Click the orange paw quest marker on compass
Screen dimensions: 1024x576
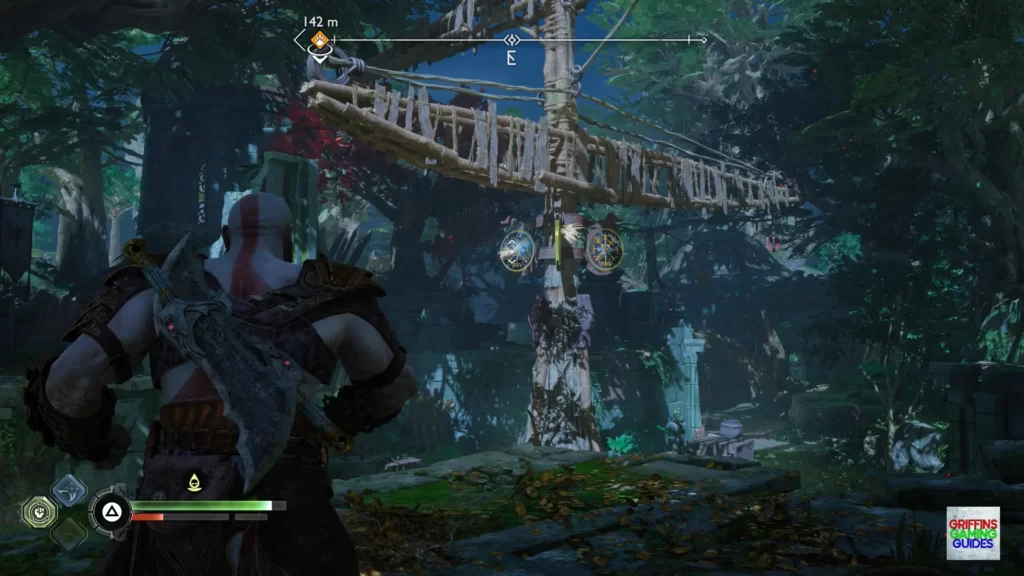click(318, 40)
